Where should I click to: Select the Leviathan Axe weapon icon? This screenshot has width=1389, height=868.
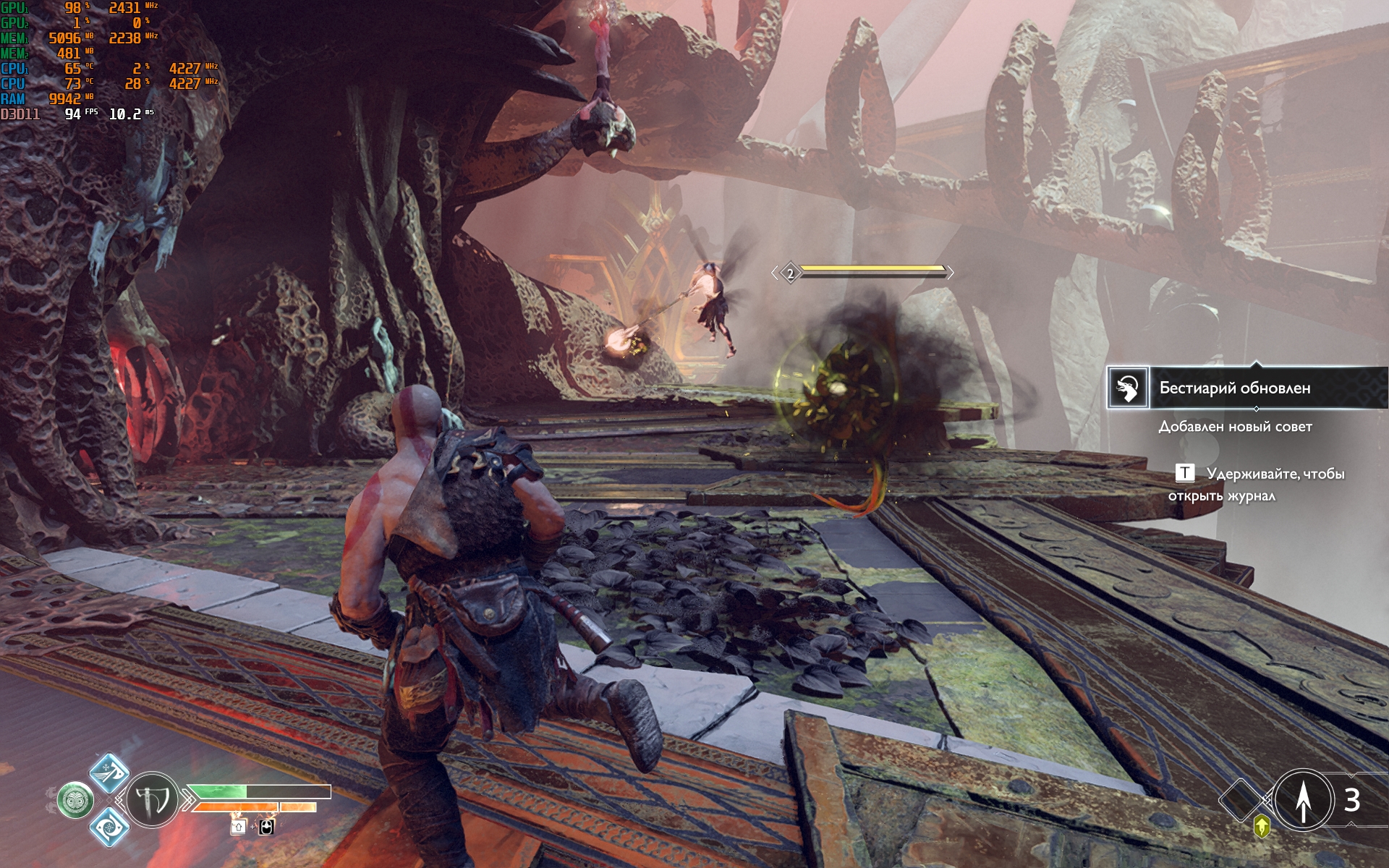(153, 800)
